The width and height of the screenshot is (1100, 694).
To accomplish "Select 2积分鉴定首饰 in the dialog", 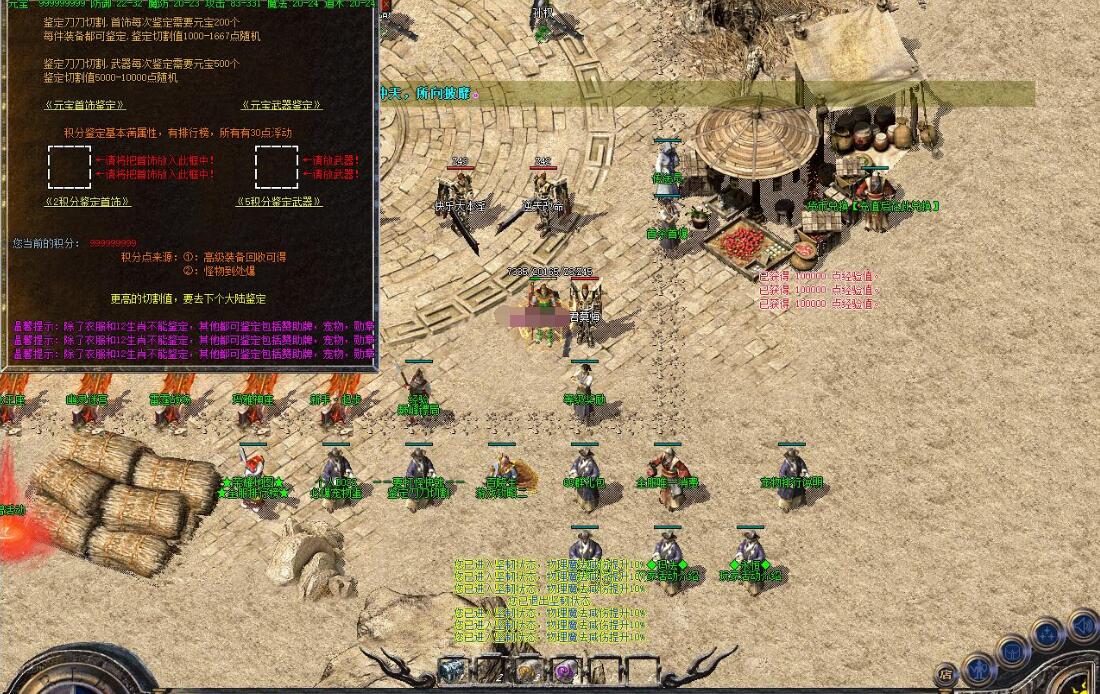I will (x=88, y=202).
